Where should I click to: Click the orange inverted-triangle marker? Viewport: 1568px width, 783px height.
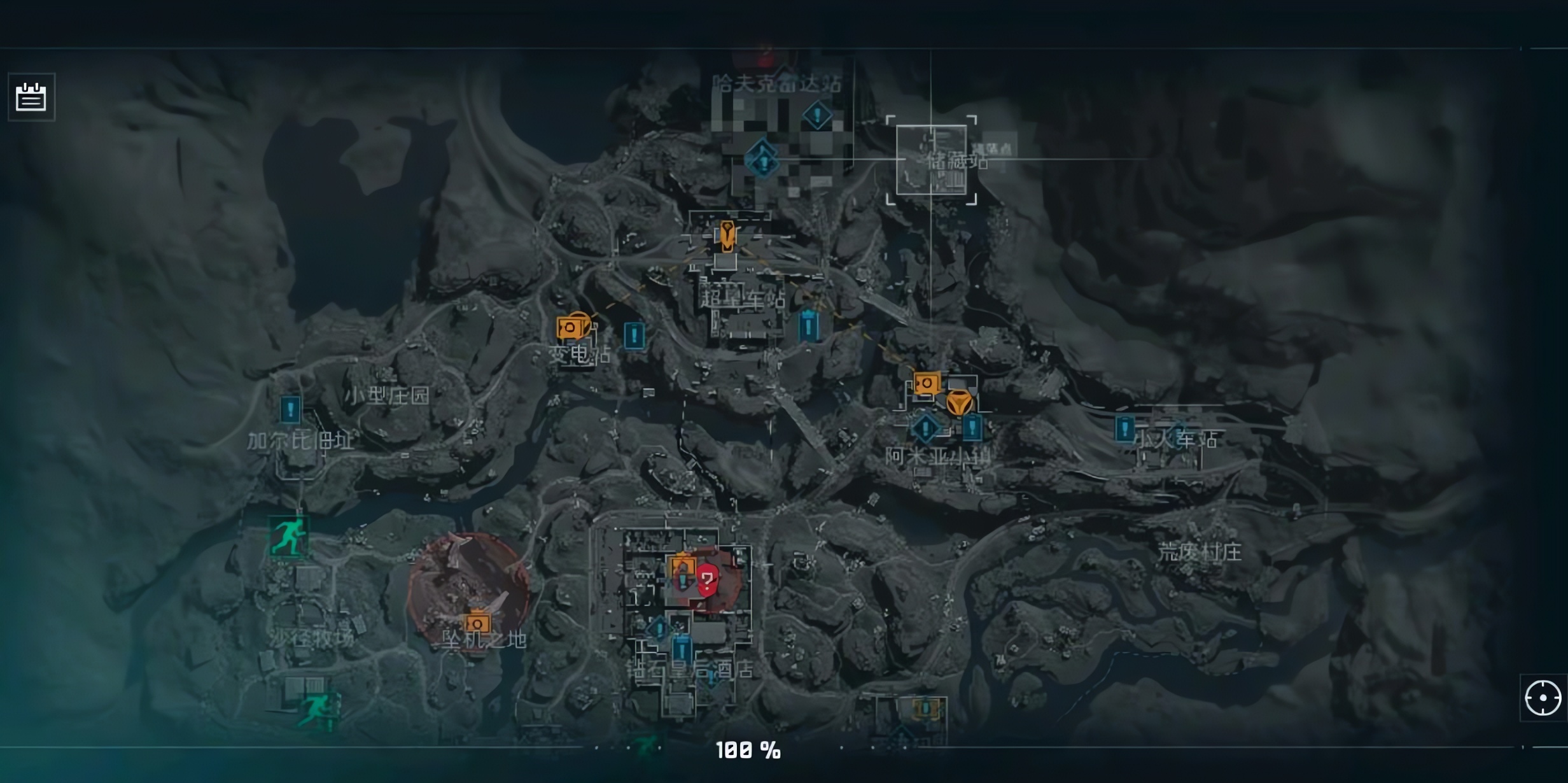[959, 404]
